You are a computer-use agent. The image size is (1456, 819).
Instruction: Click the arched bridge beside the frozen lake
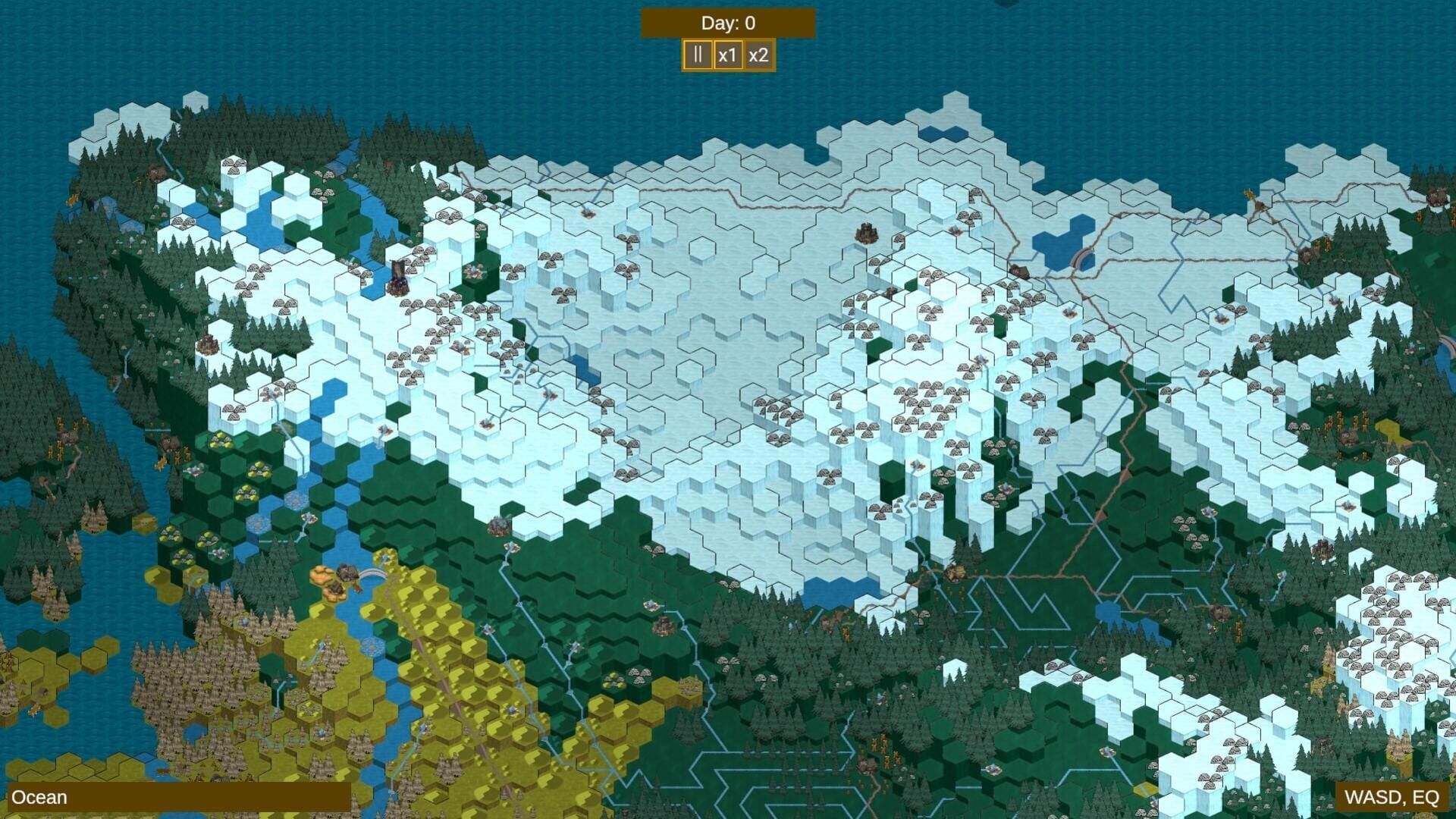1081,259
